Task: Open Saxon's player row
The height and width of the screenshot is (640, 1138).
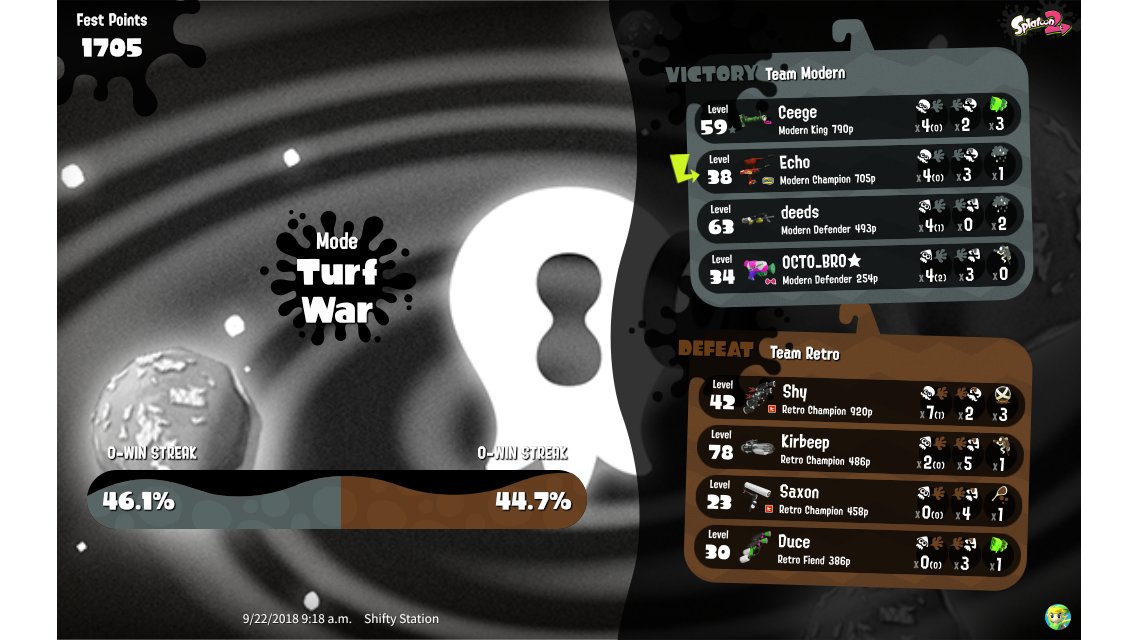Action: 858,498
